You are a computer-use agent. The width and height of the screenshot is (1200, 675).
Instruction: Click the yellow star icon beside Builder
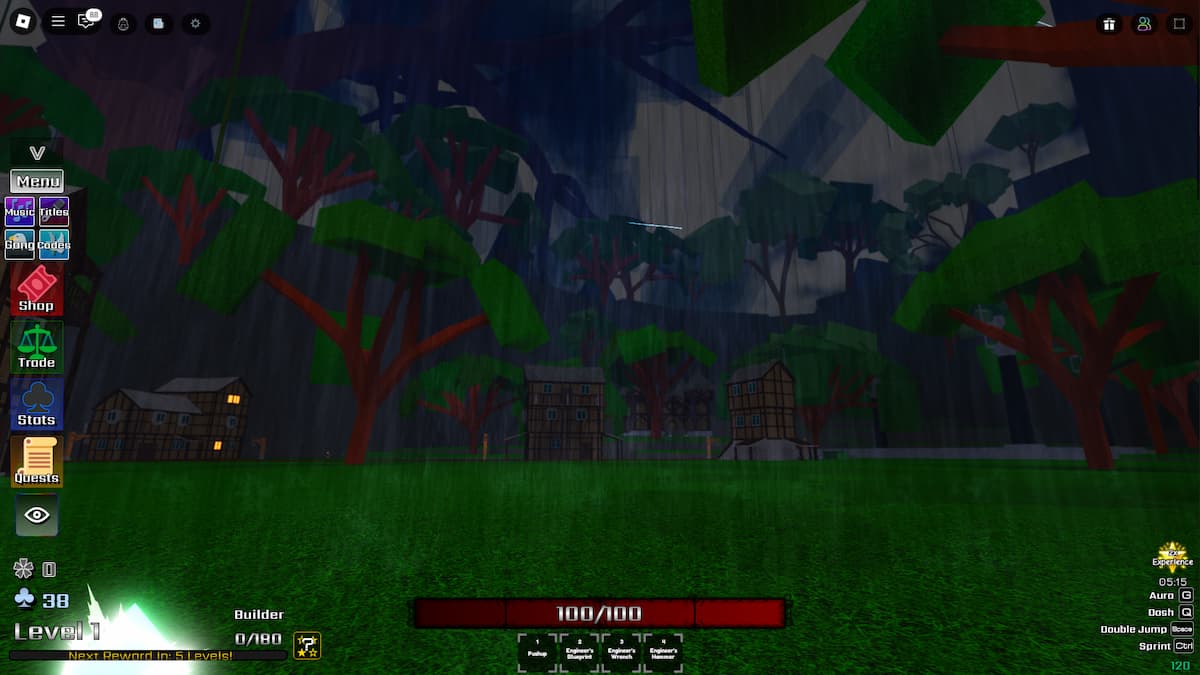coord(307,645)
